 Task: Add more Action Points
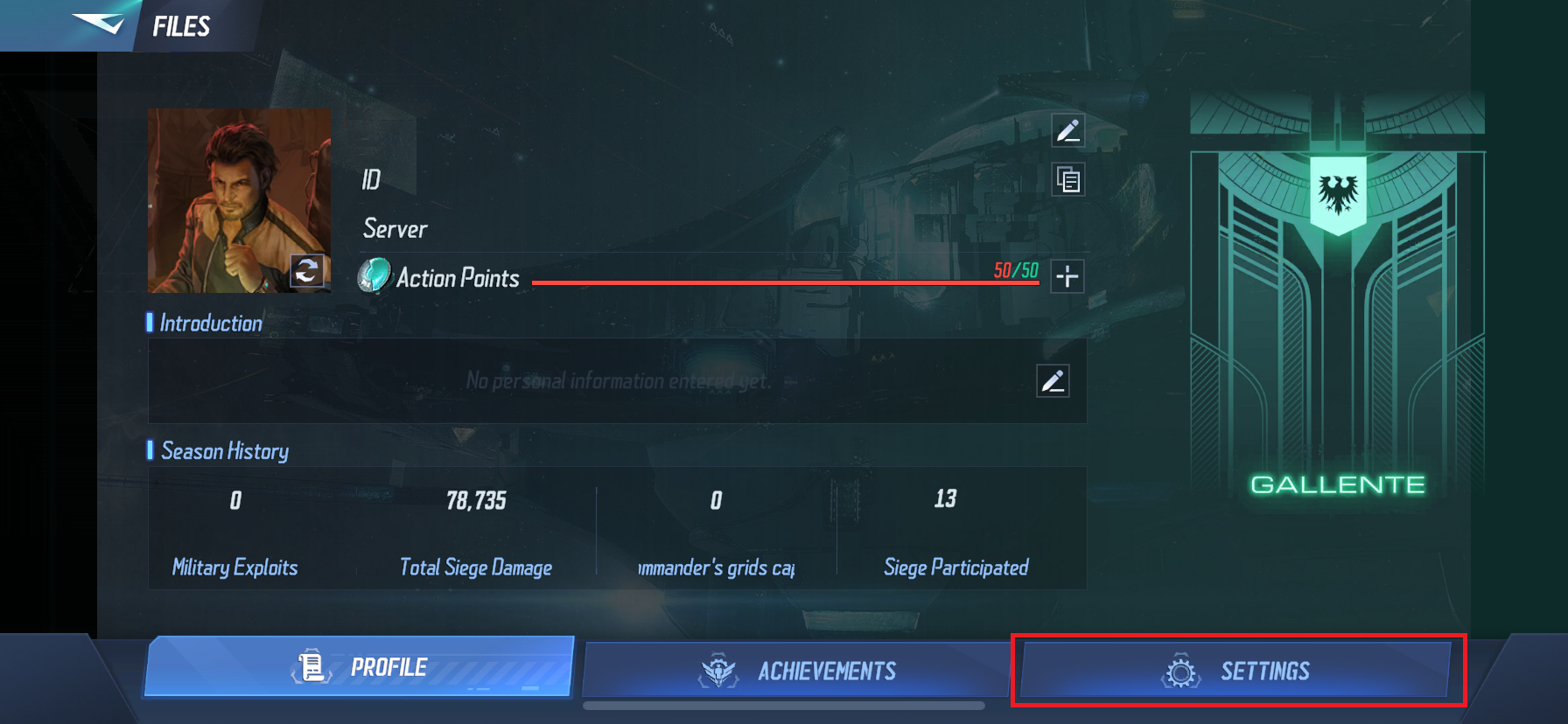coord(1067,276)
